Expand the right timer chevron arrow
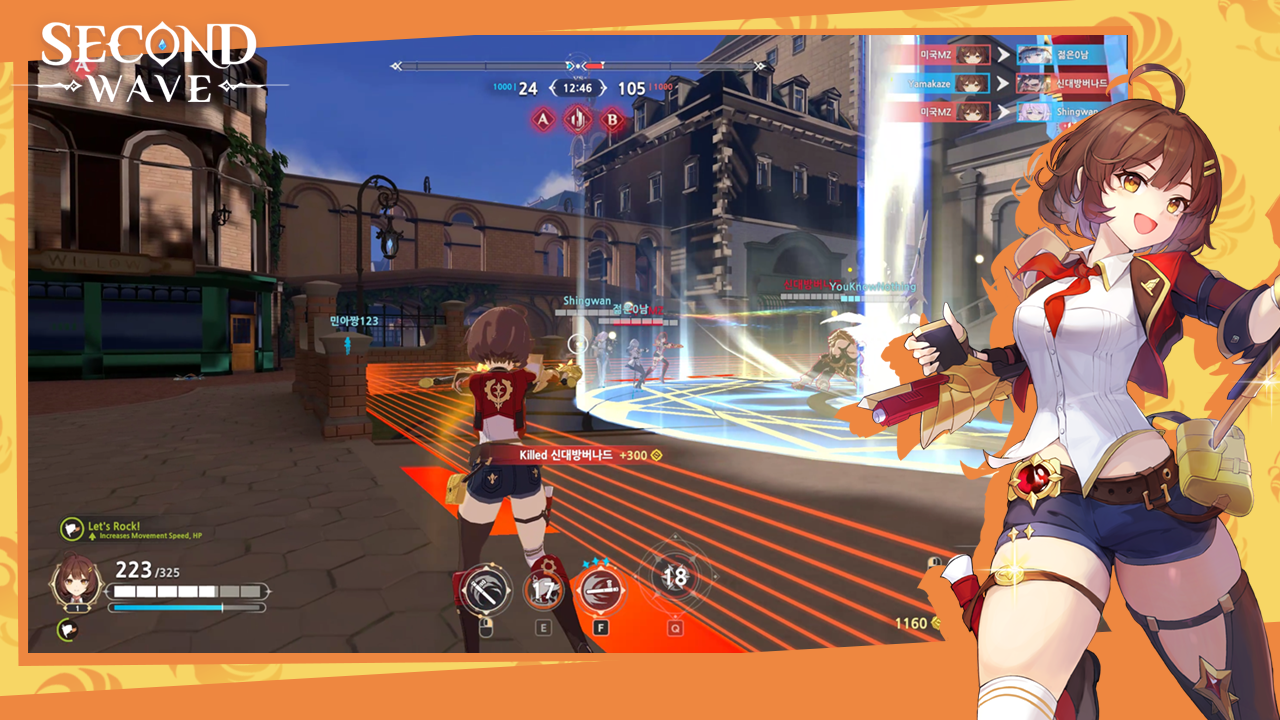The image size is (1280, 720). tap(604, 87)
